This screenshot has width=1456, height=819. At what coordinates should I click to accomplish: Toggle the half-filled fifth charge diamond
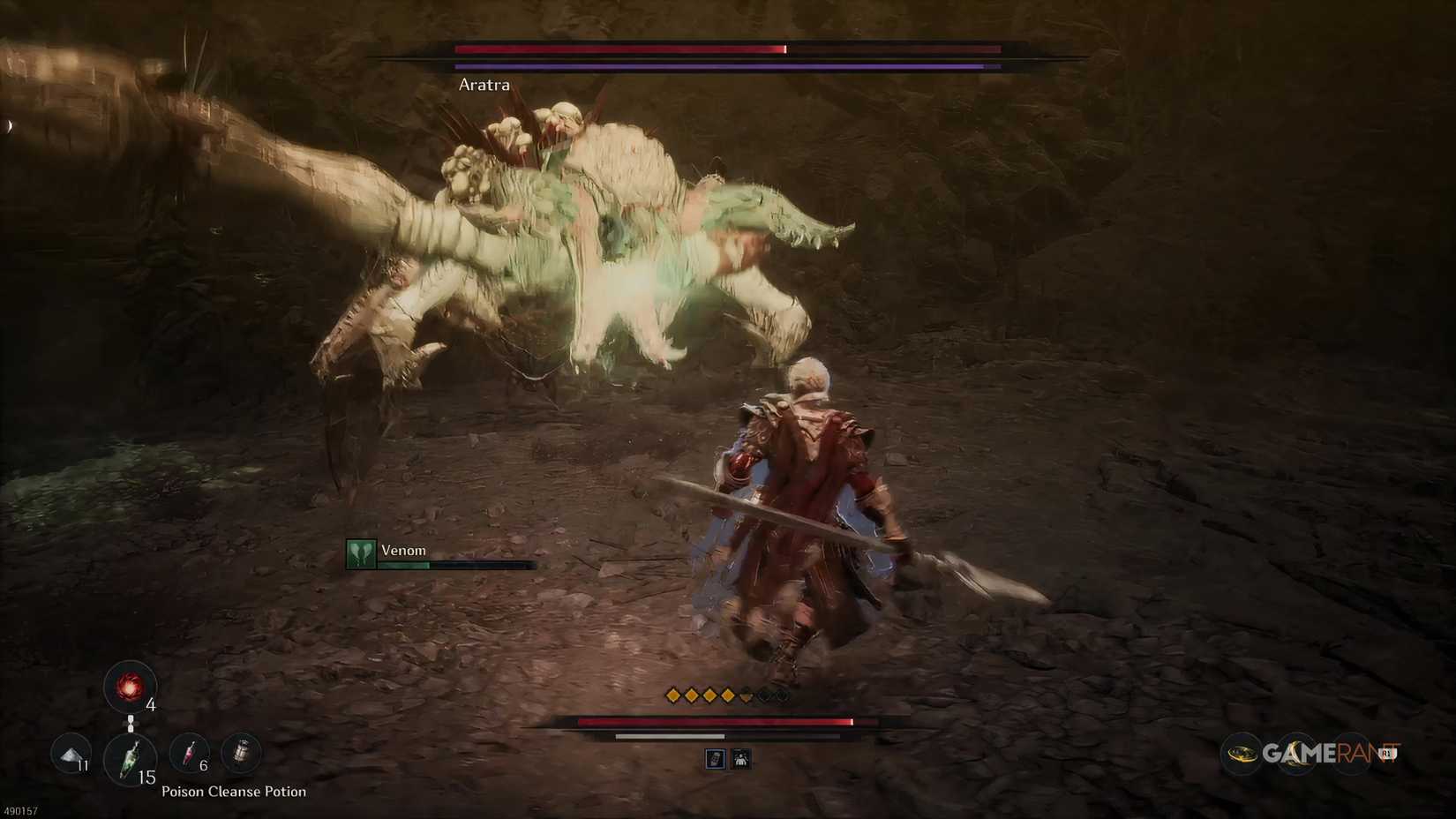pos(746,695)
